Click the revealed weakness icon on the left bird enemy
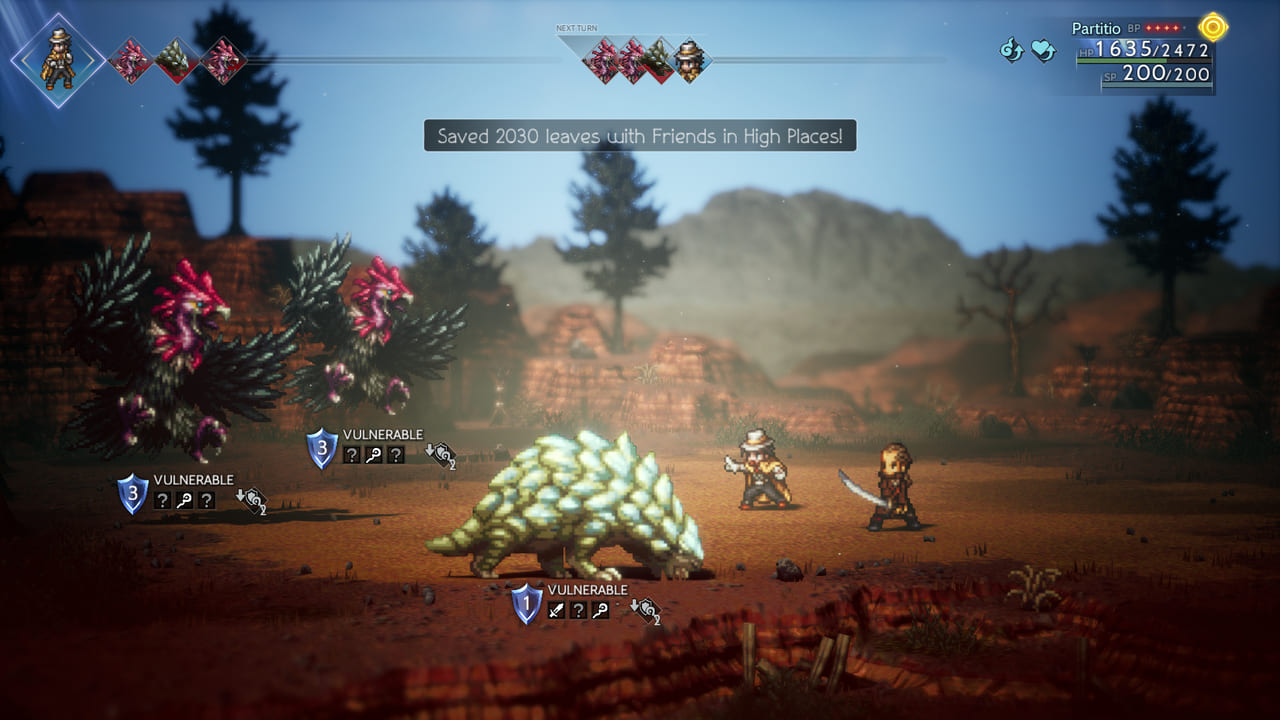 click(184, 499)
